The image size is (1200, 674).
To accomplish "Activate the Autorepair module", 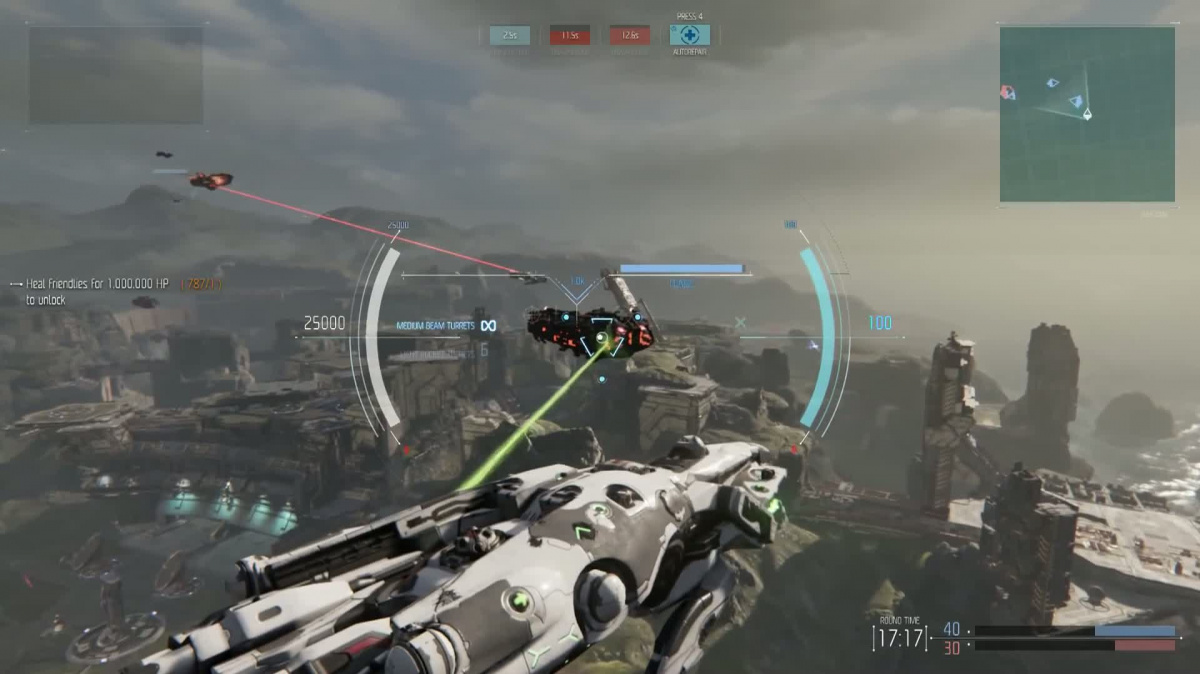I will coord(689,35).
